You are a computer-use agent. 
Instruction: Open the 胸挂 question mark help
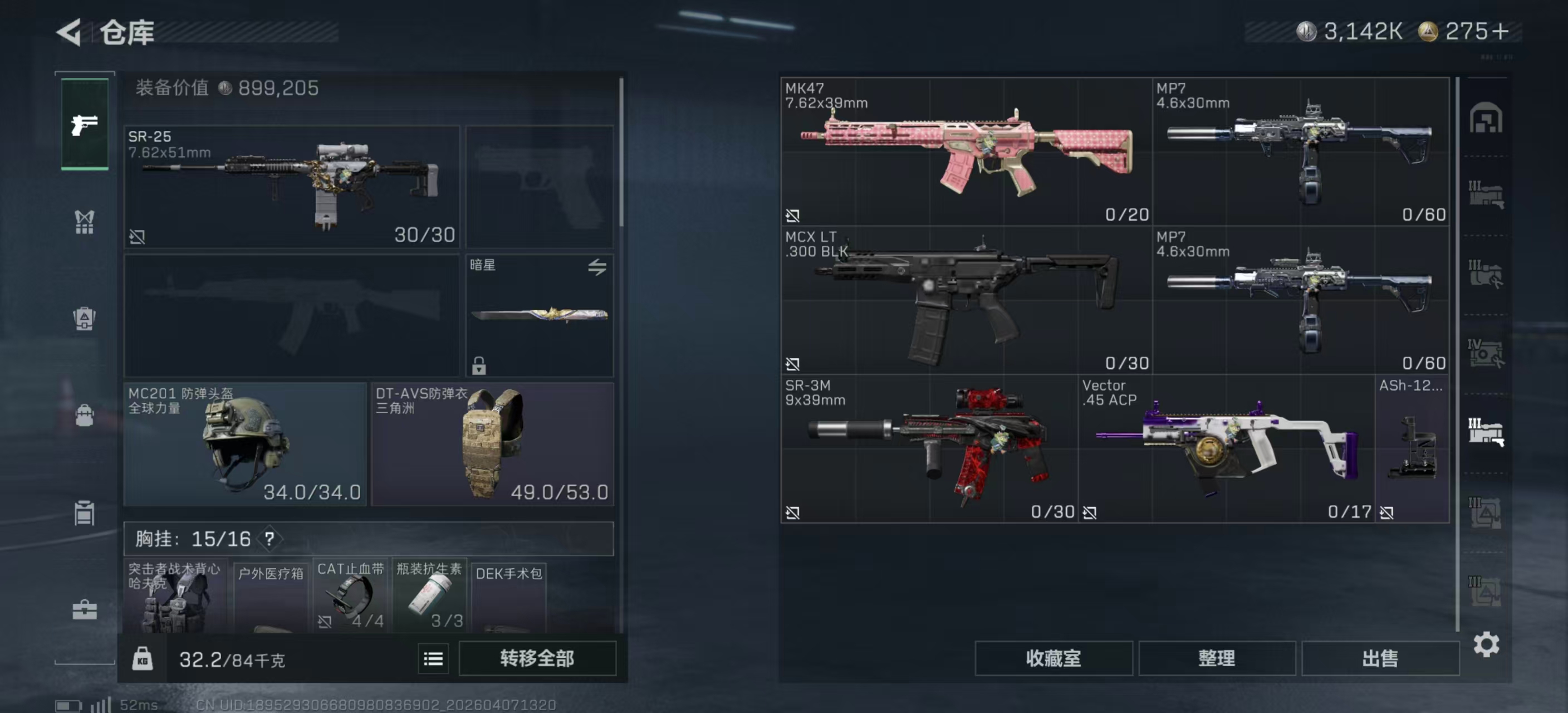click(269, 538)
